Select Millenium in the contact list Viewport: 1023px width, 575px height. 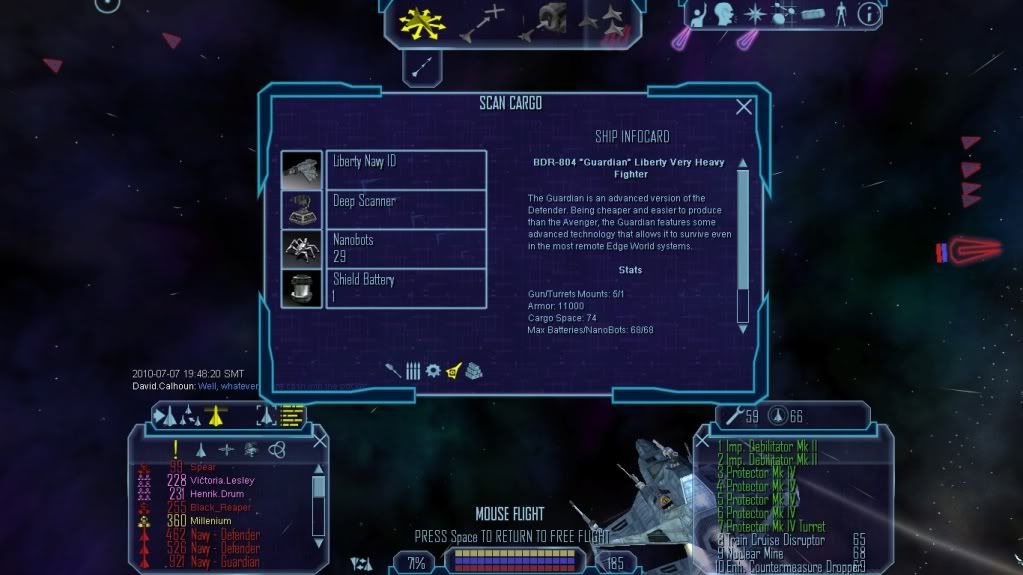210,521
